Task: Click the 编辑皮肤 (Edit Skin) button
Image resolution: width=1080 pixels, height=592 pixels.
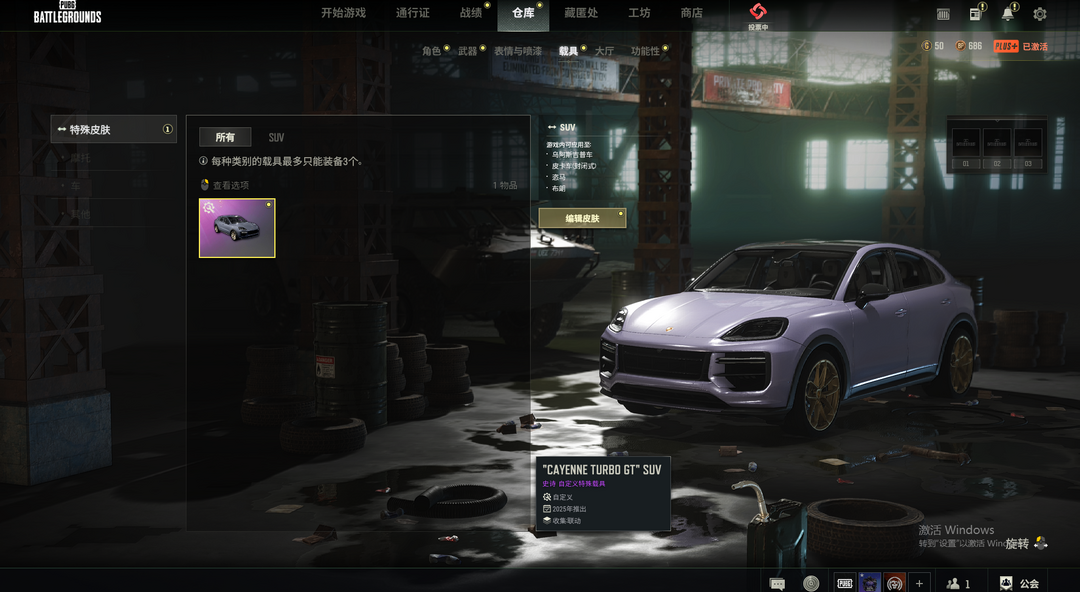Action: (x=582, y=218)
